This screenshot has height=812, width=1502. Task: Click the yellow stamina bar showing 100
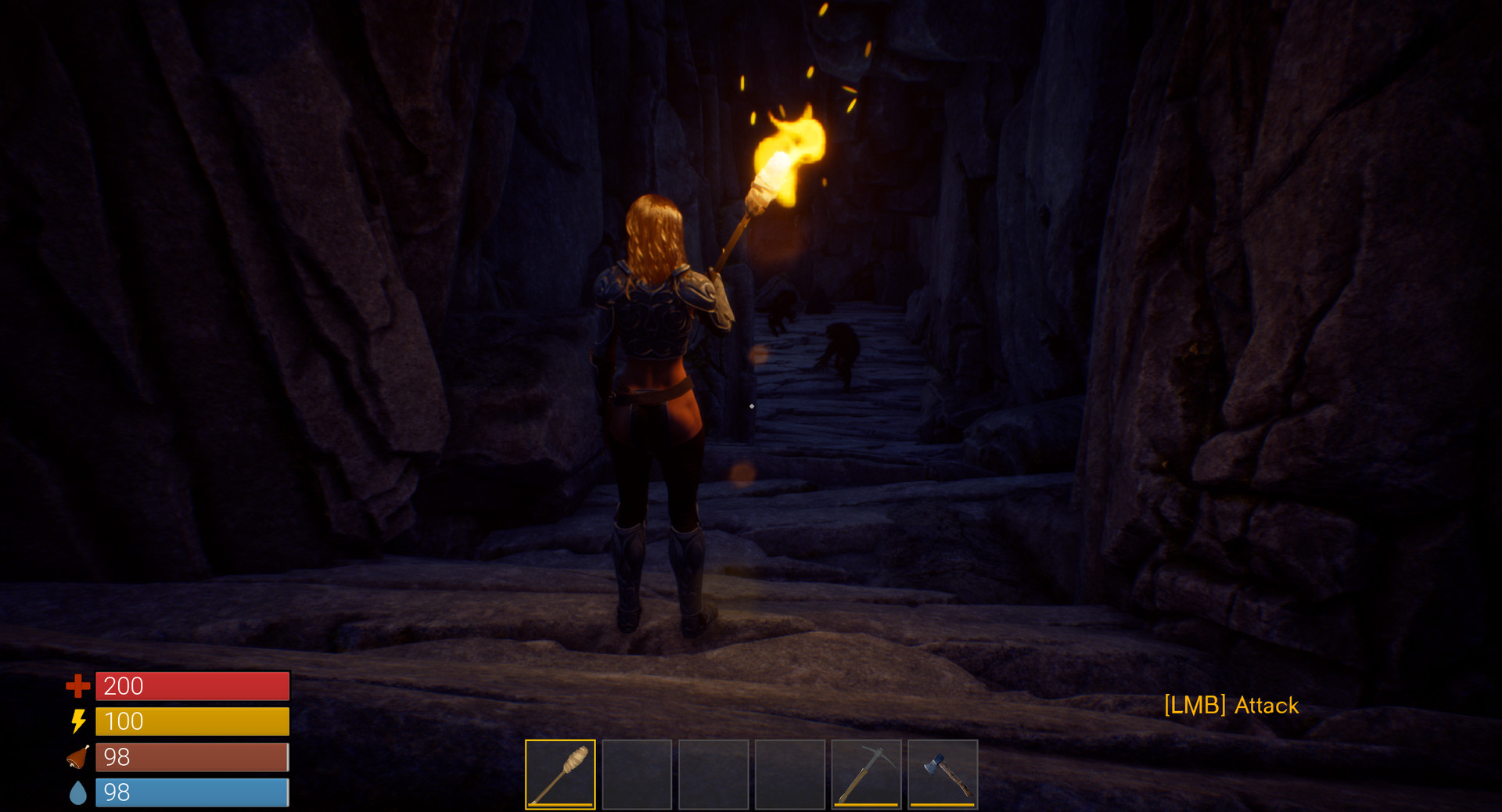191,722
